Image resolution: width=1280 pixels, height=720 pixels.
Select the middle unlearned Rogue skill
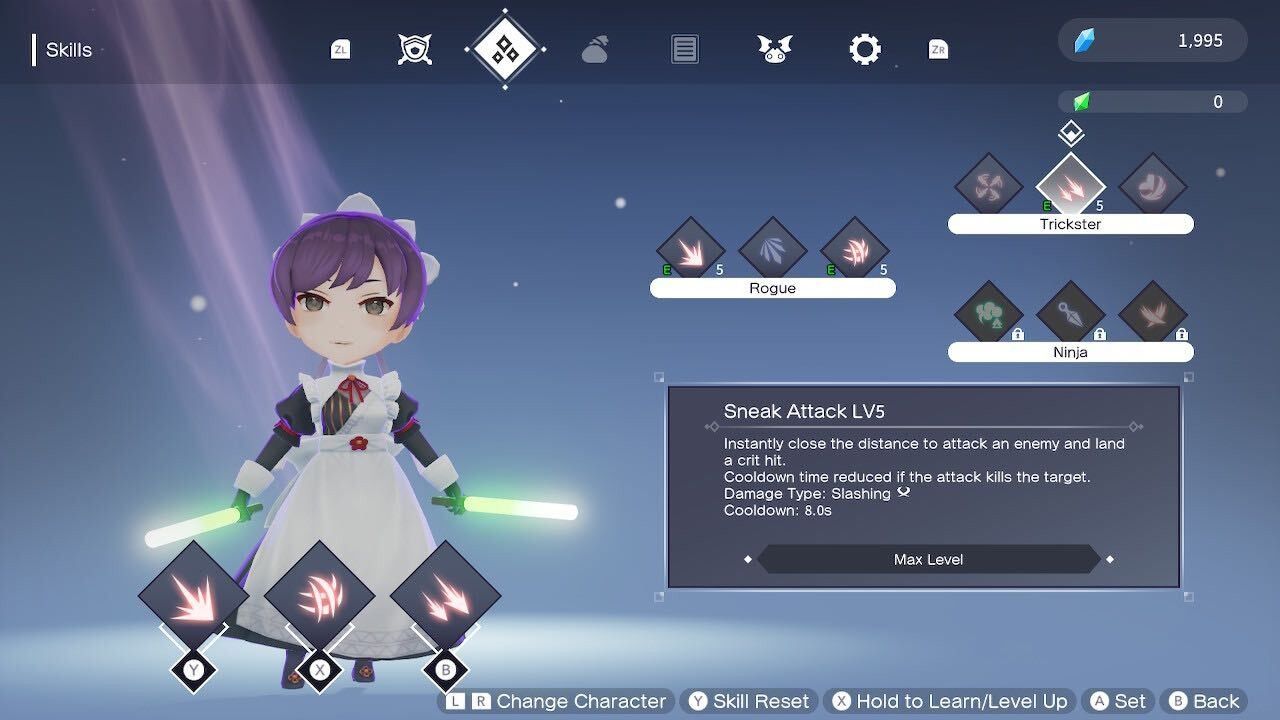point(772,250)
